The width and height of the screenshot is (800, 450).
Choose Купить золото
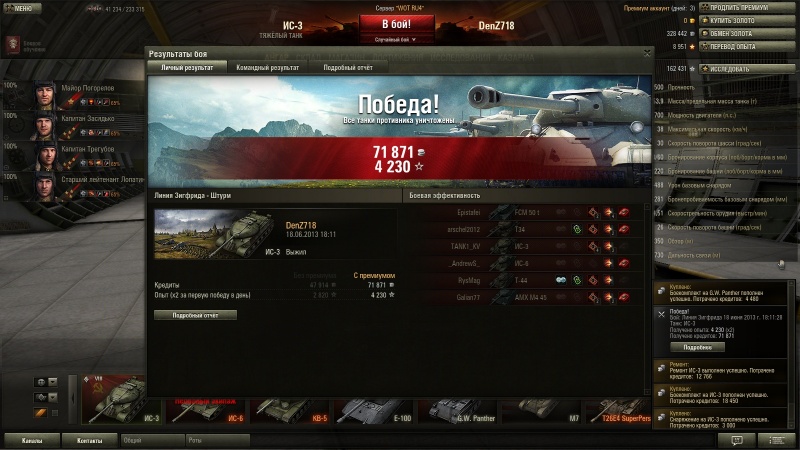tap(740, 20)
